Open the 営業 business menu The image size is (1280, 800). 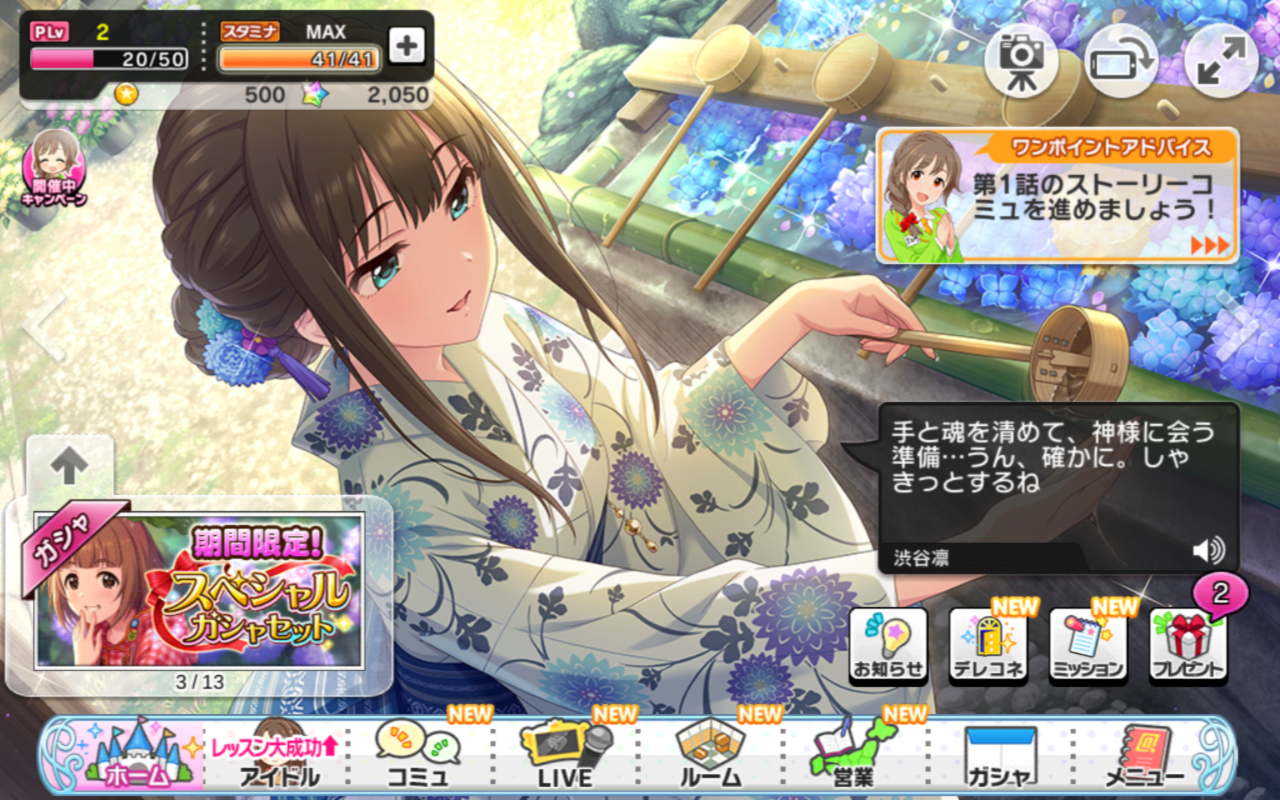click(x=853, y=757)
